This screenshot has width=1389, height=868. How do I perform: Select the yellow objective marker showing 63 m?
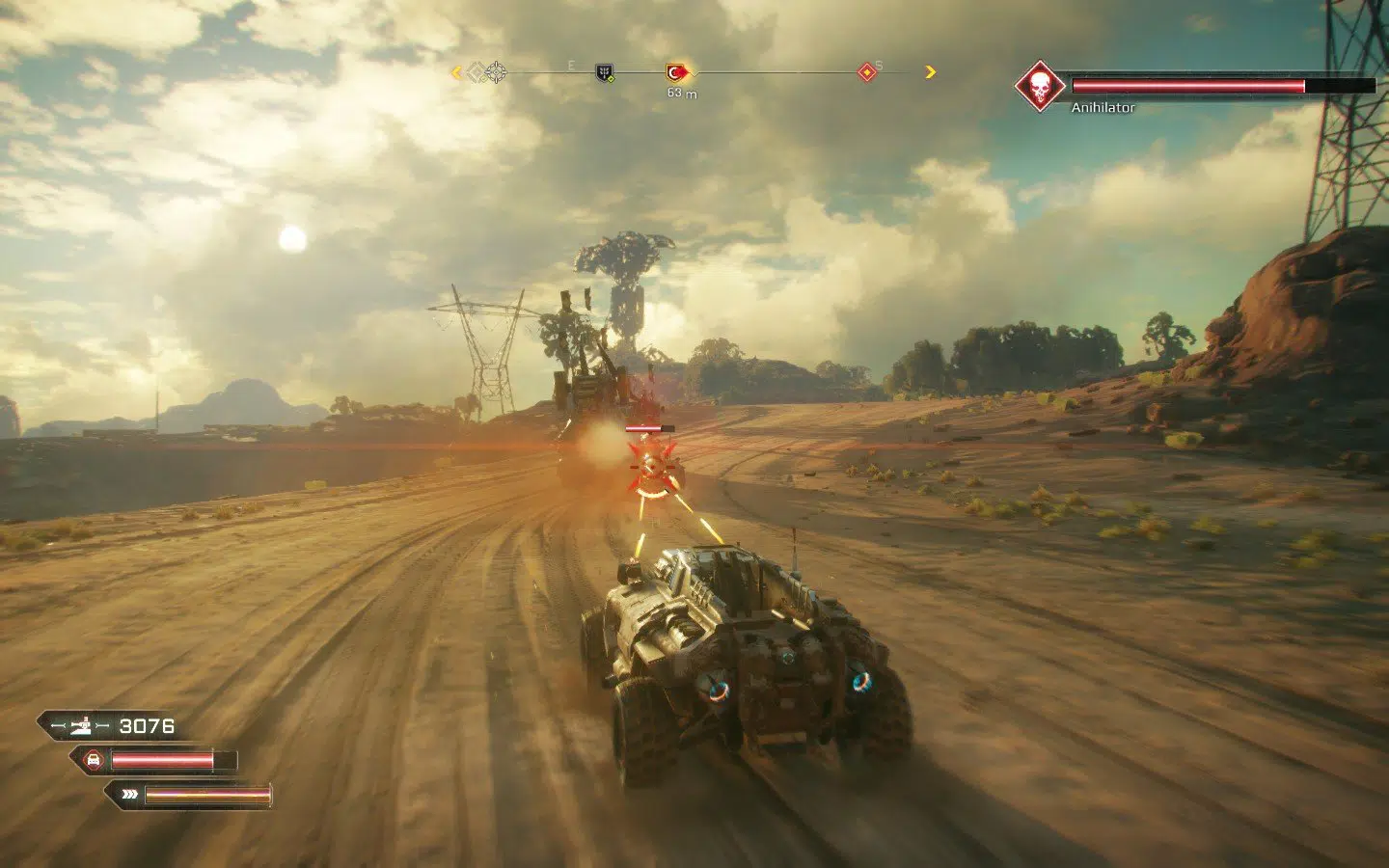coord(676,71)
